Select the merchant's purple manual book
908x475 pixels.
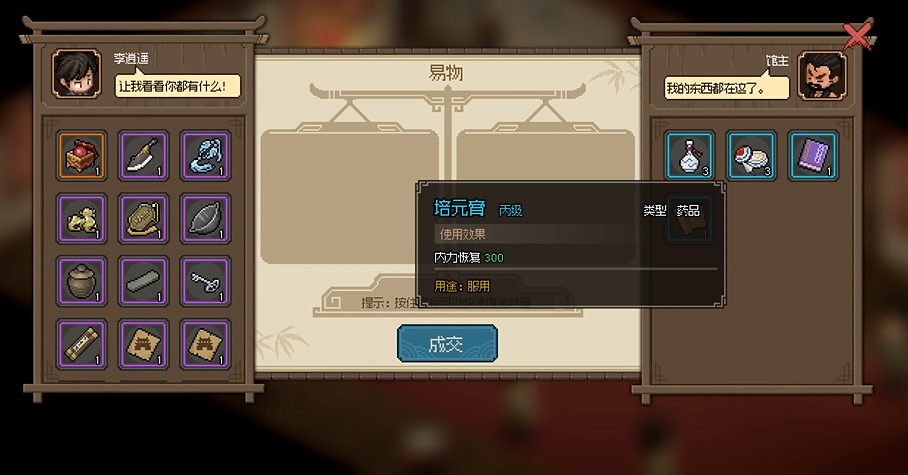[813, 155]
